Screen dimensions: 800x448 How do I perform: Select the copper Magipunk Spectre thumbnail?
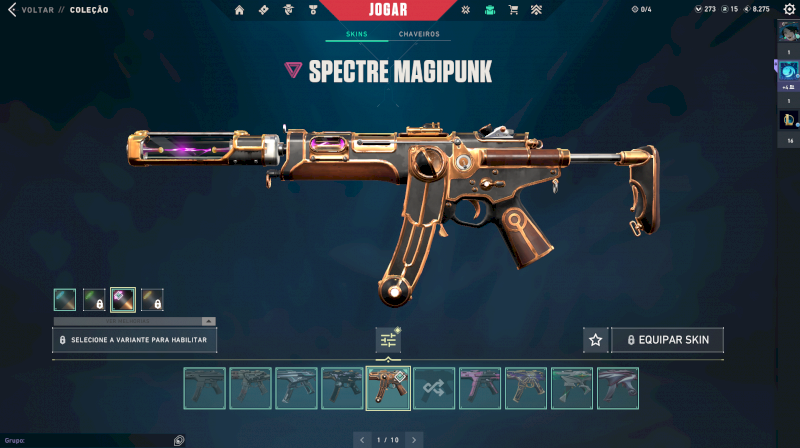(389, 388)
